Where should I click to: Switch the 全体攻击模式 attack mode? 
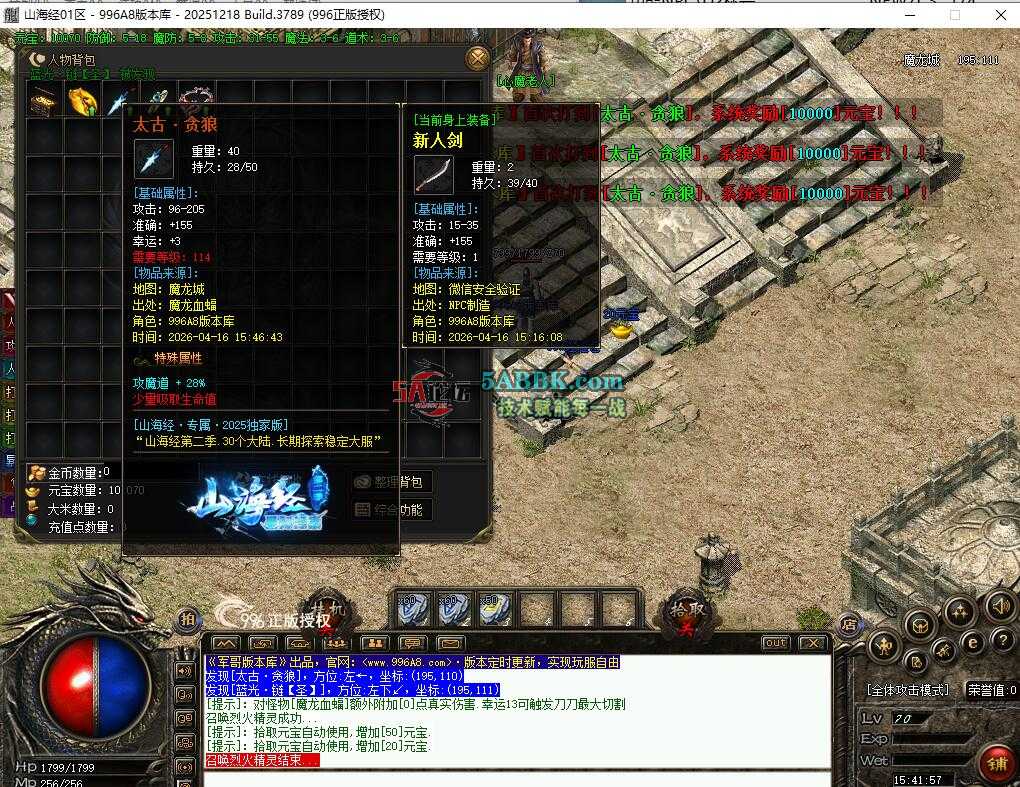coord(908,690)
